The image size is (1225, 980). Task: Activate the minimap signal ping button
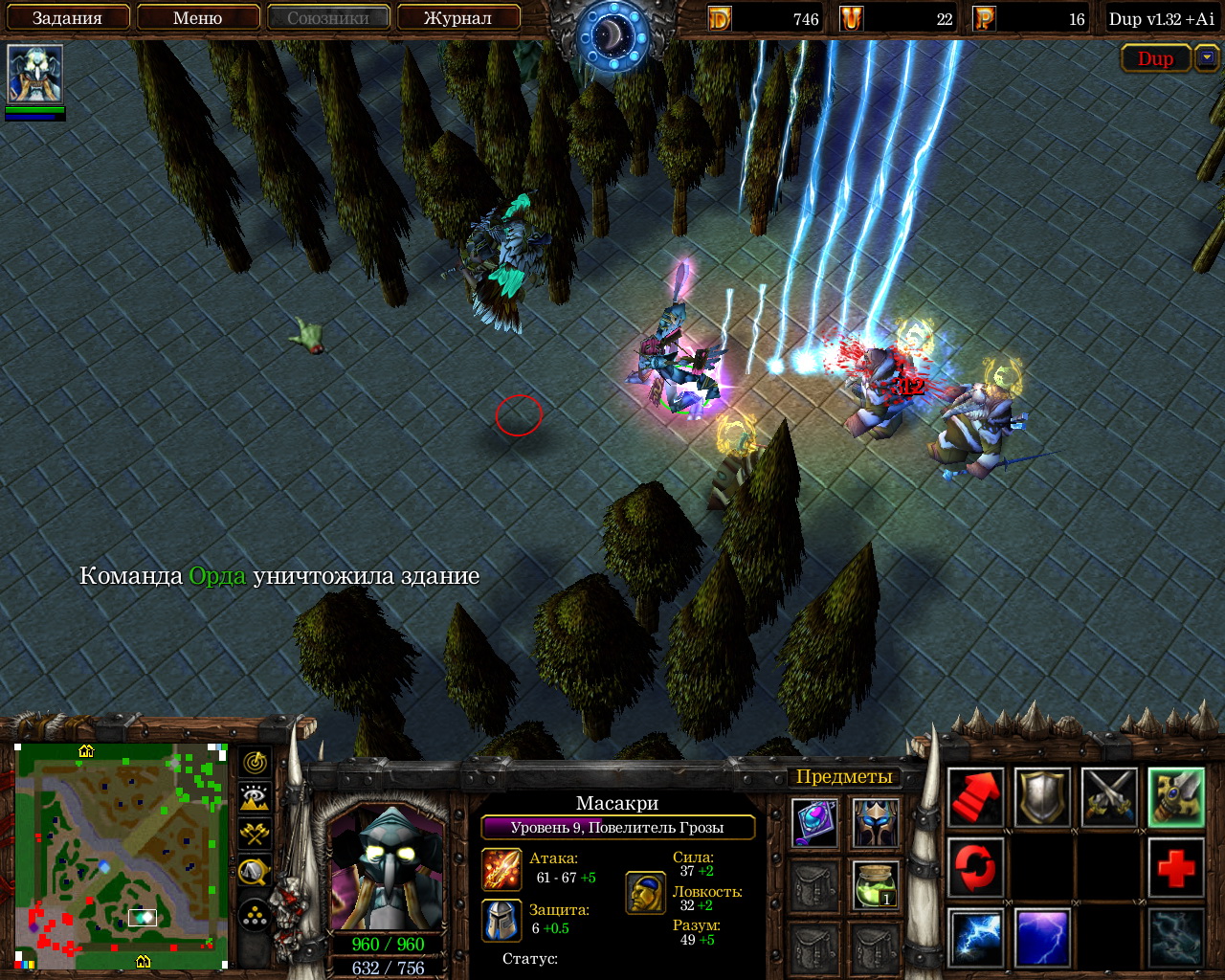tap(255, 763)
